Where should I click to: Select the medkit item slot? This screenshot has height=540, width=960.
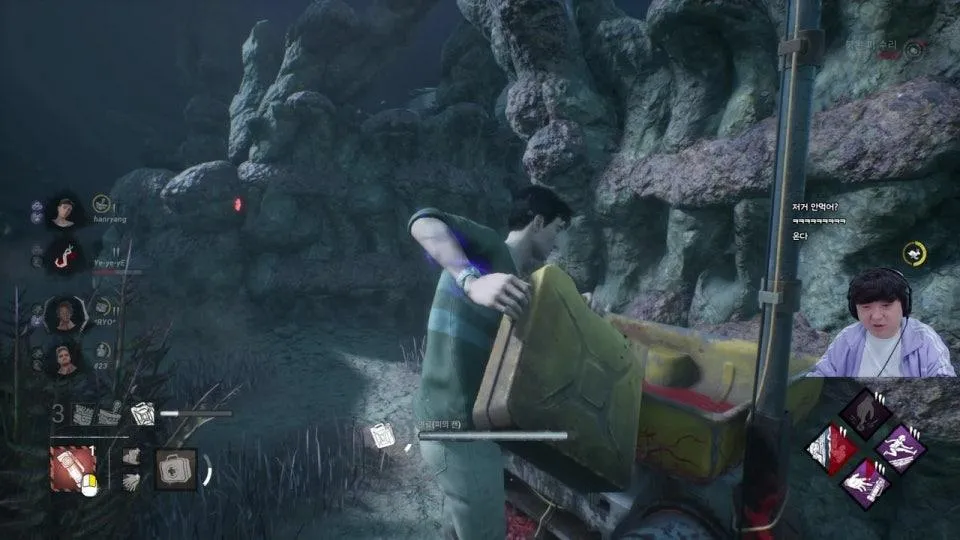pos(176,468)
